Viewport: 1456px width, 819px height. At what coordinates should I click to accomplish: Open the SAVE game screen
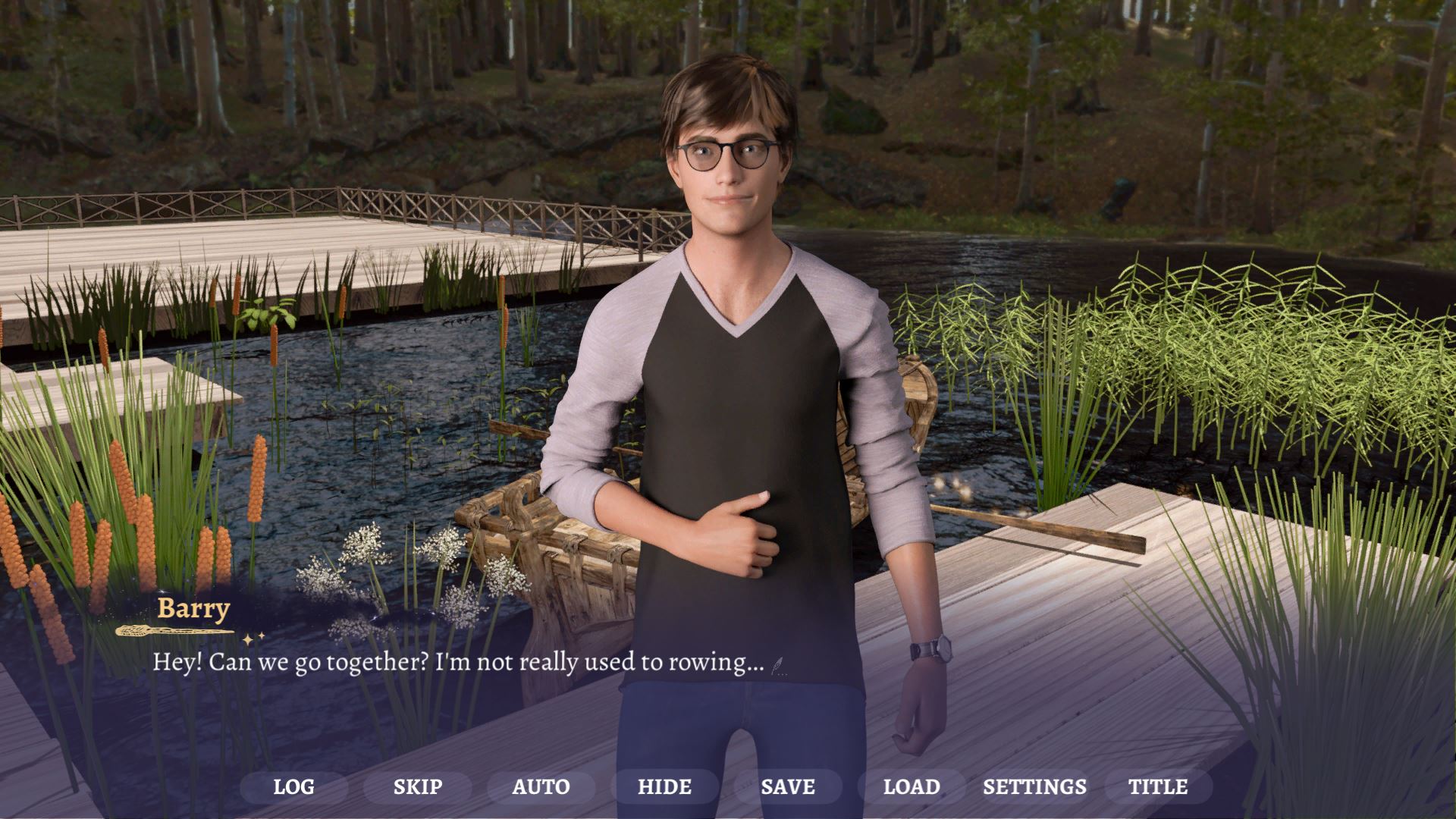click(788, 787)
